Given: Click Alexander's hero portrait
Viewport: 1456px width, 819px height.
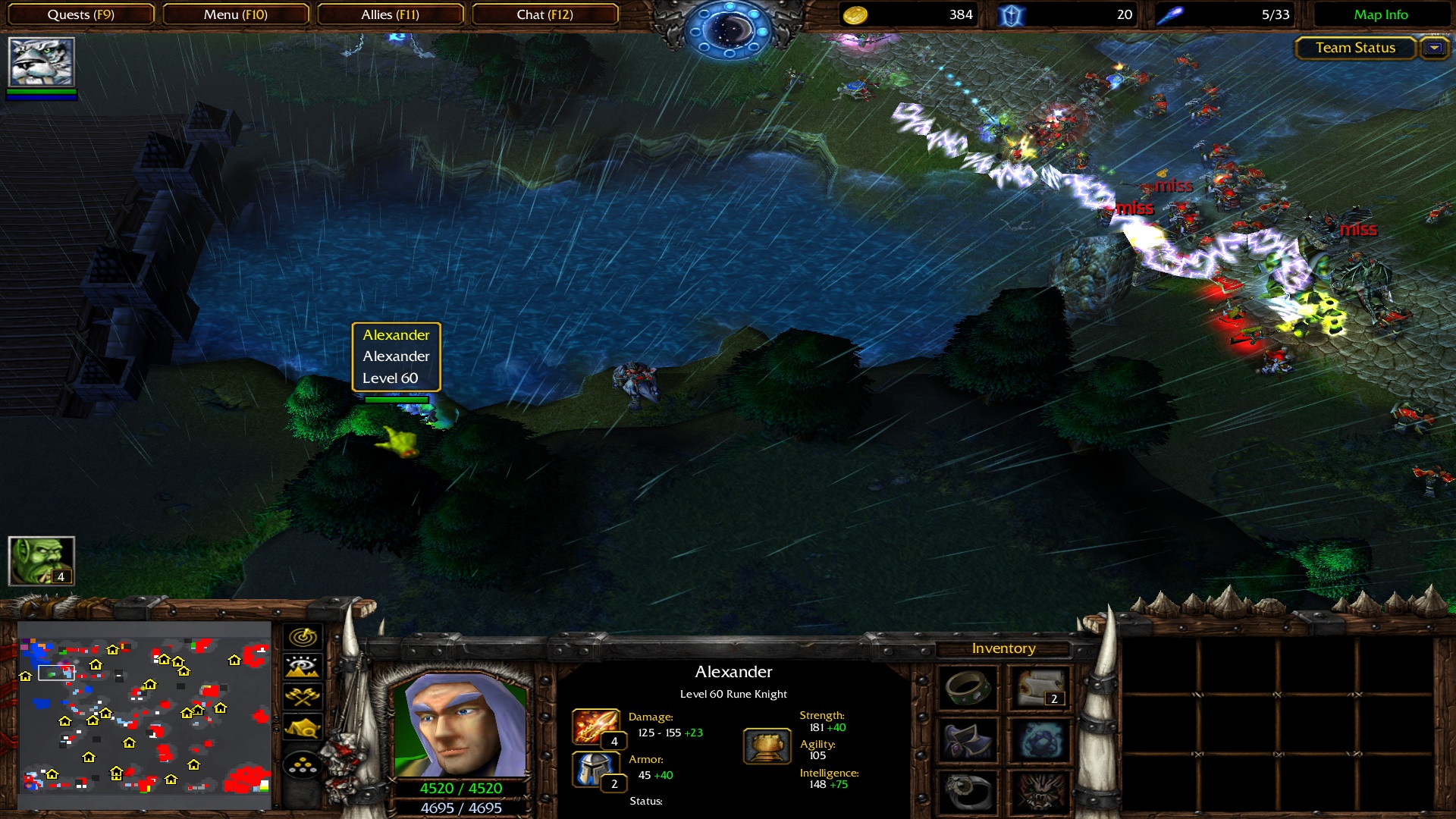Looking at the screenshot, I should pyautogui.click(x=460, y=724).
